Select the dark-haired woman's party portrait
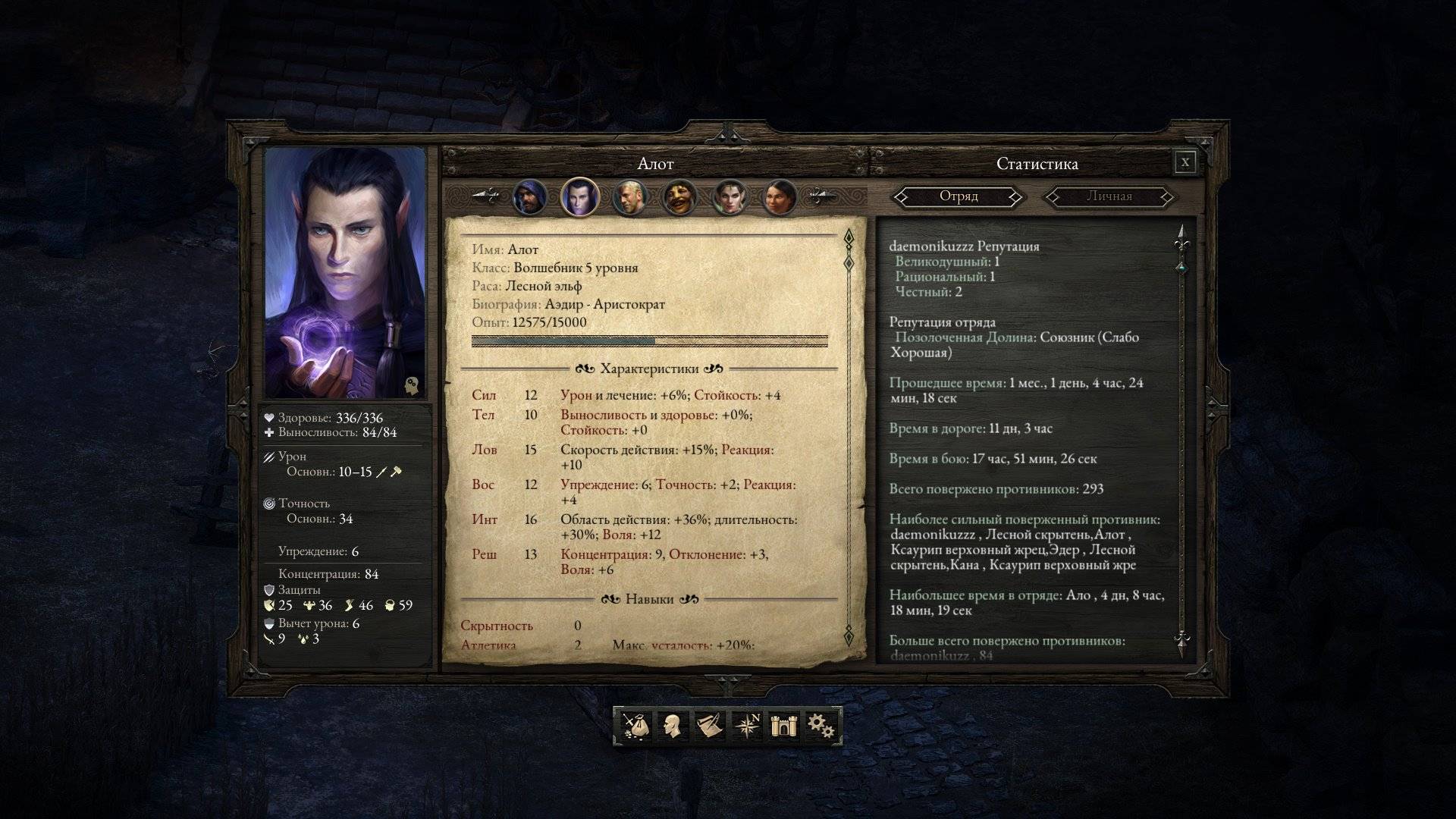Screen dimensions: 1456x819 point(780,198)
